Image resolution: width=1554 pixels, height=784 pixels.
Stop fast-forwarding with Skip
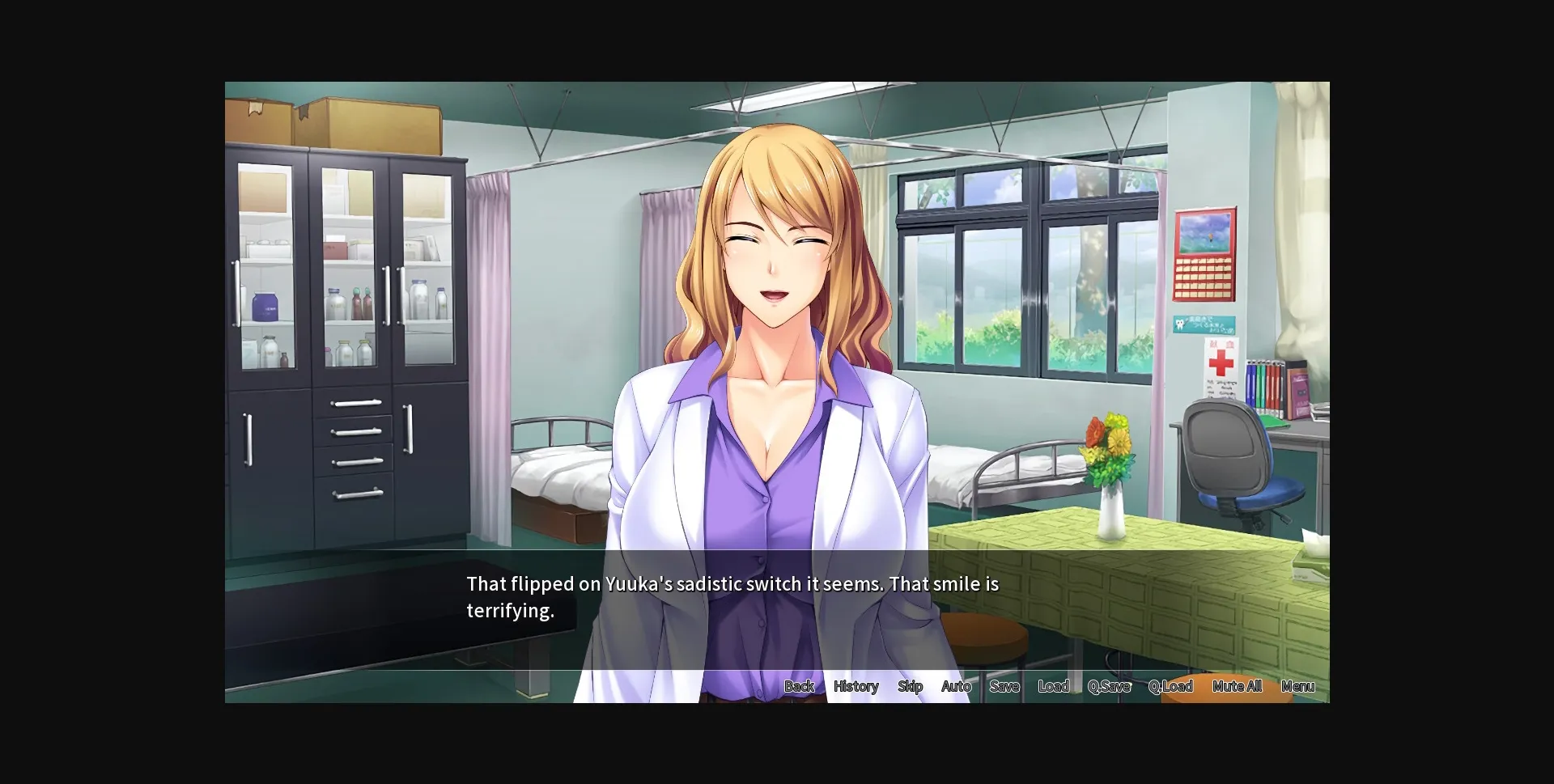click(910, 686)
